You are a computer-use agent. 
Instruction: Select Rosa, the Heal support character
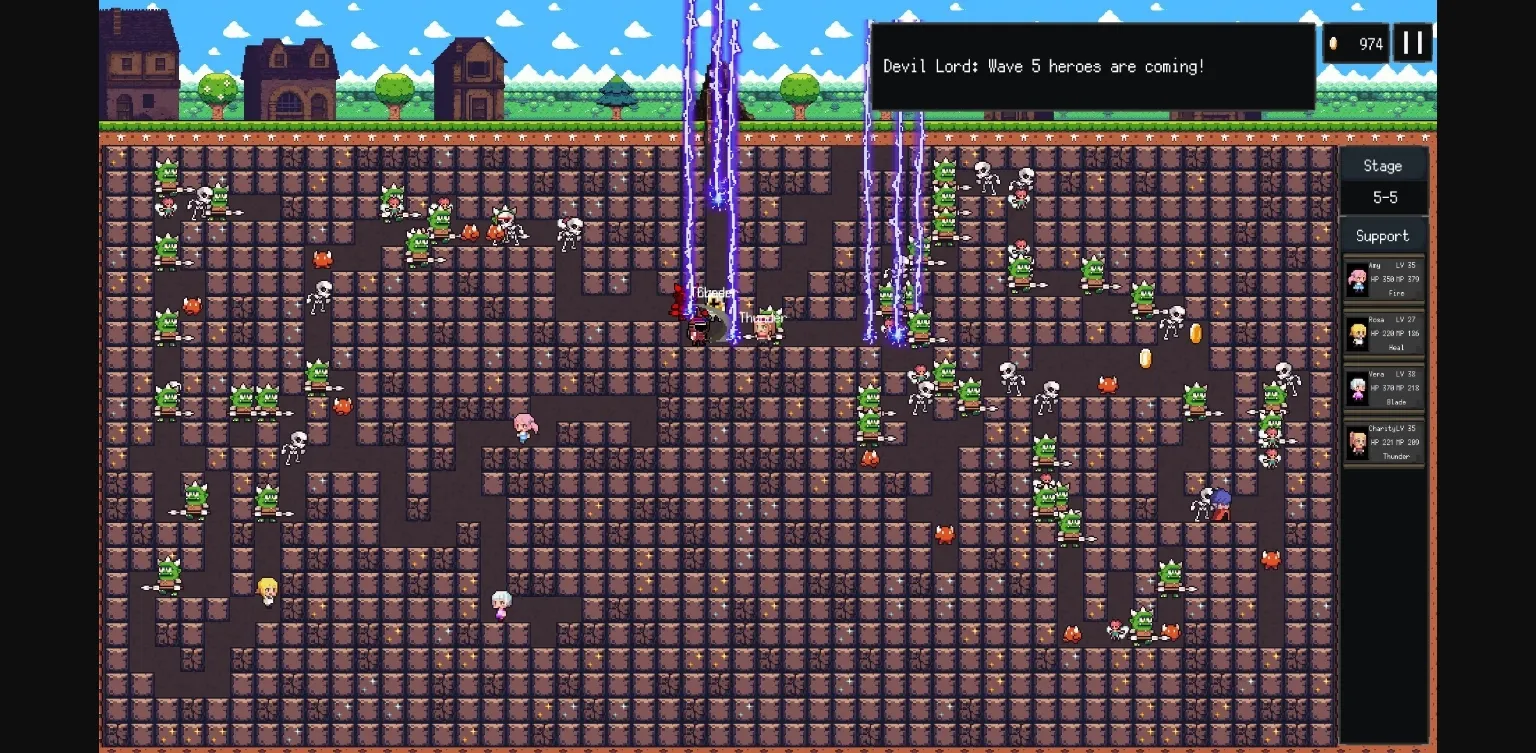point(1383,335)
